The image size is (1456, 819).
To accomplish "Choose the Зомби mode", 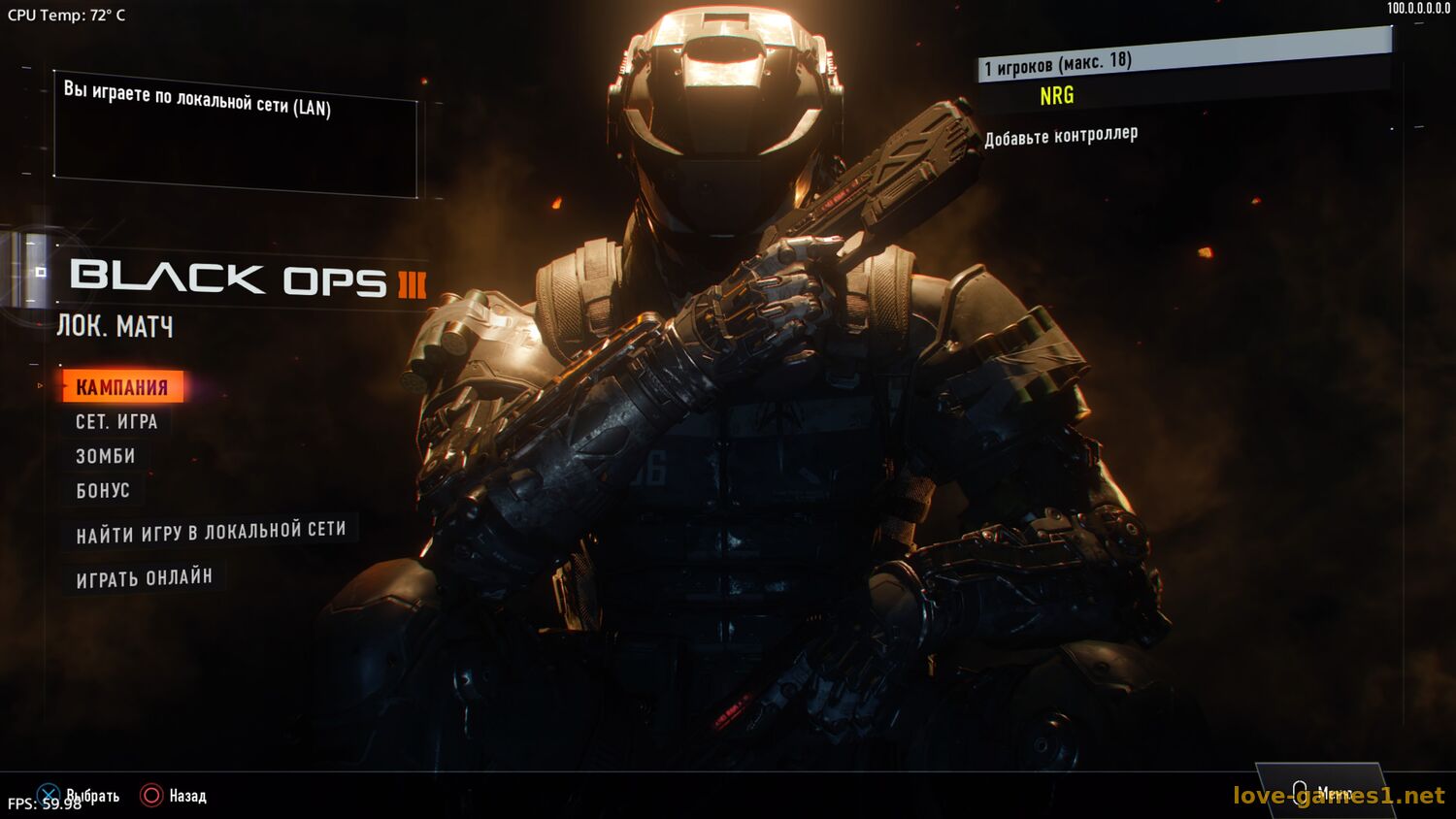I will tap(106, 456).
